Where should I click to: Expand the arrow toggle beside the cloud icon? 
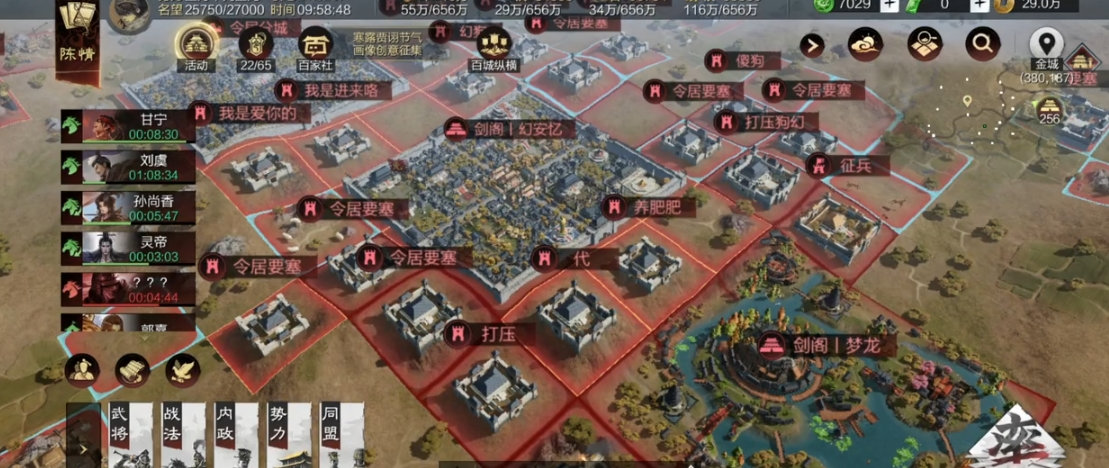point(812,45)
